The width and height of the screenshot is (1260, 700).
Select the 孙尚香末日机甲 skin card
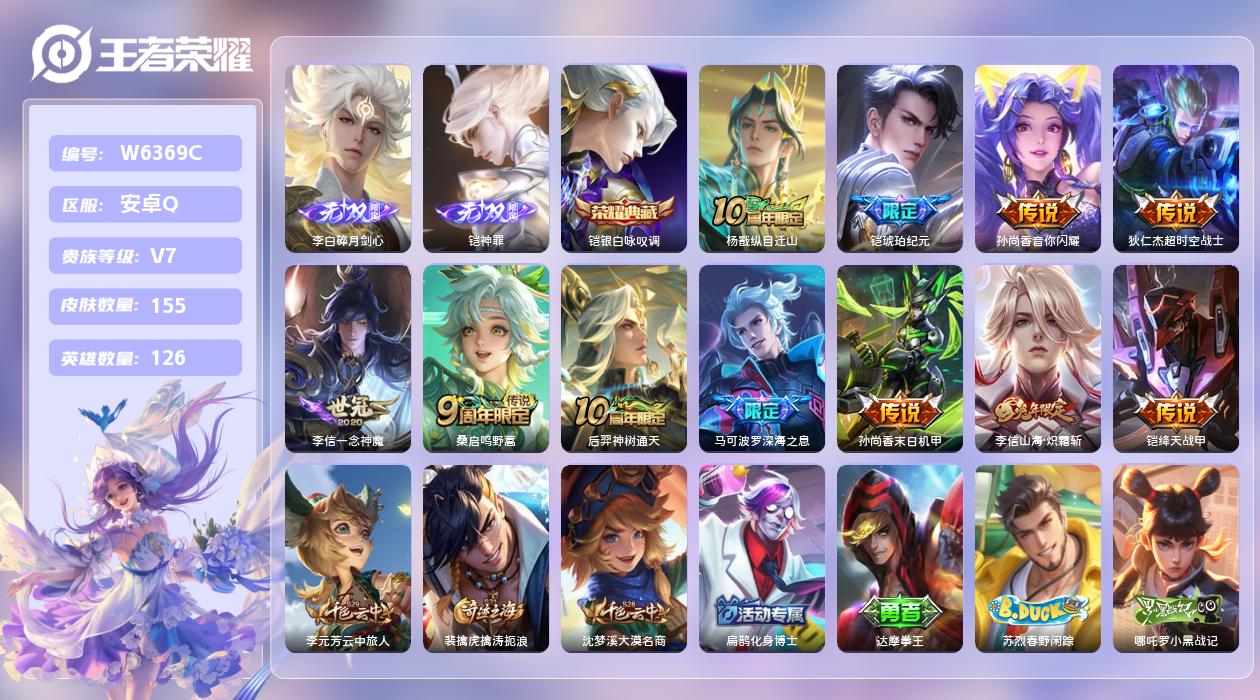900,358
